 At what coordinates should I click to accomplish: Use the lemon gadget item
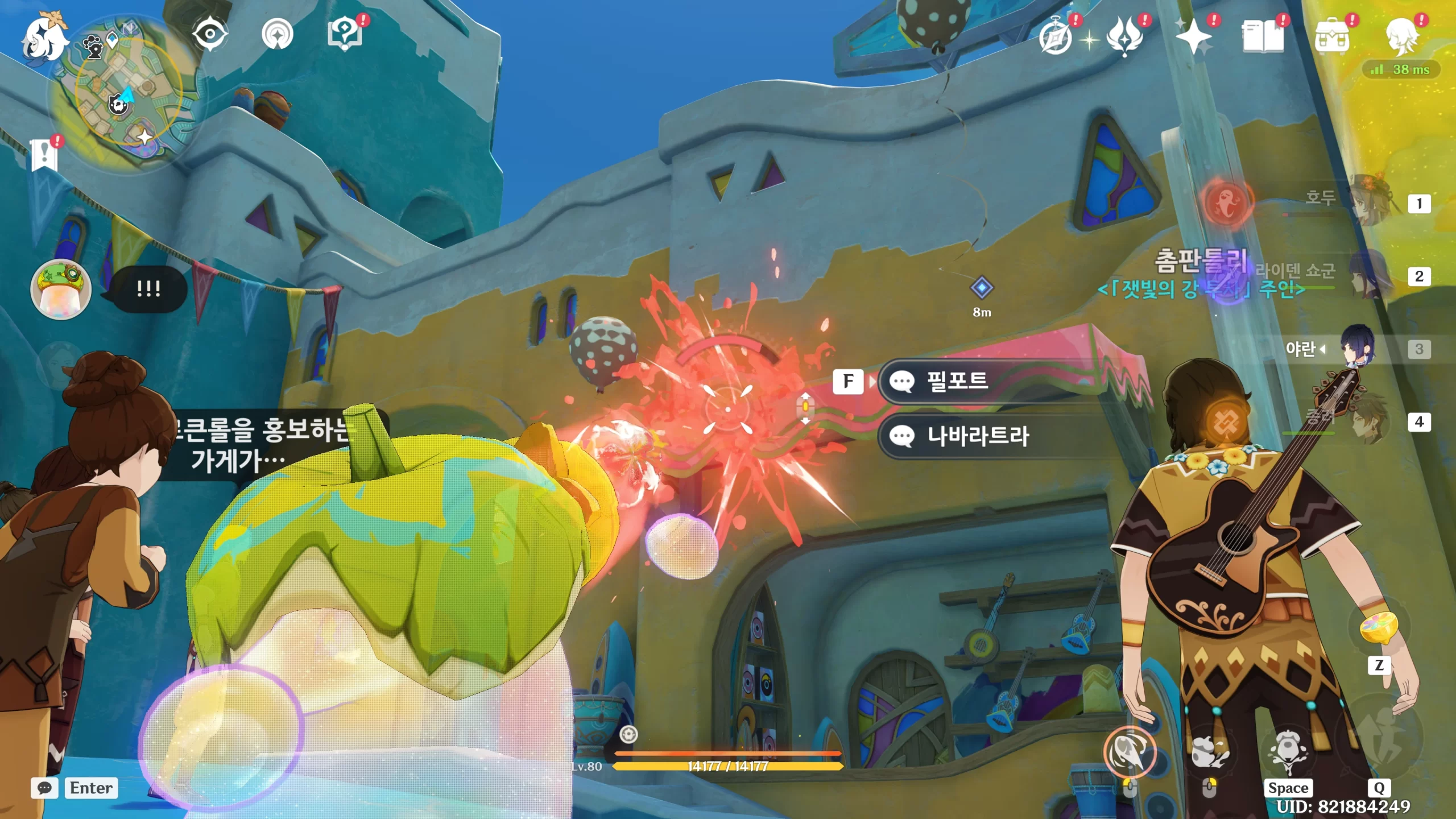(1379, 627)
